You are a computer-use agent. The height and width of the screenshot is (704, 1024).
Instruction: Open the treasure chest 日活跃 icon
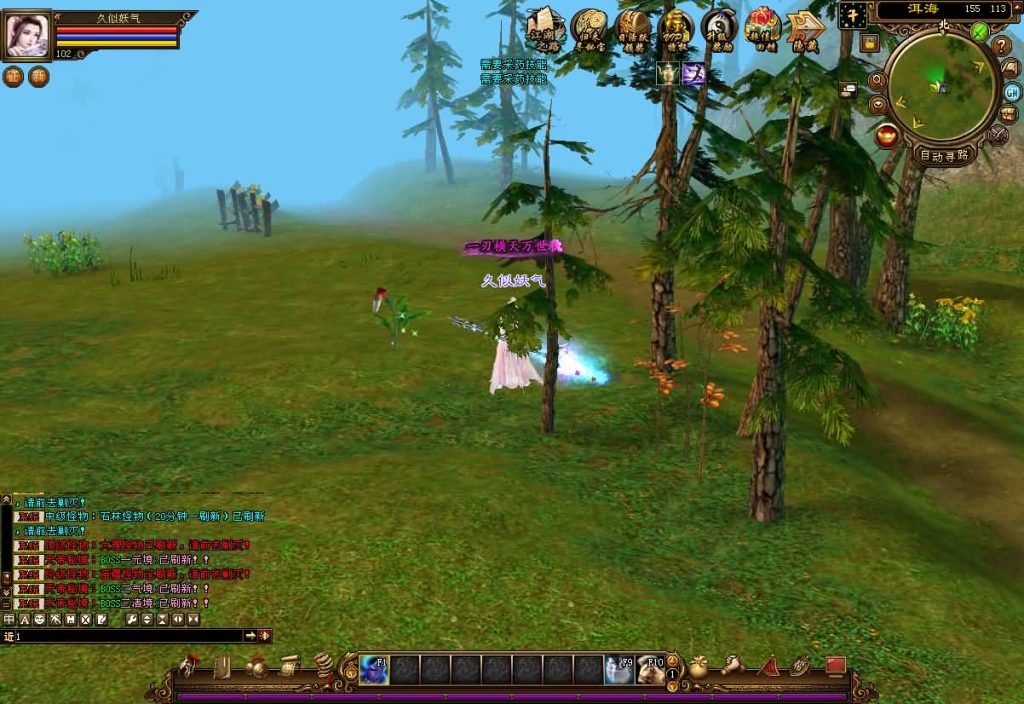632,28
